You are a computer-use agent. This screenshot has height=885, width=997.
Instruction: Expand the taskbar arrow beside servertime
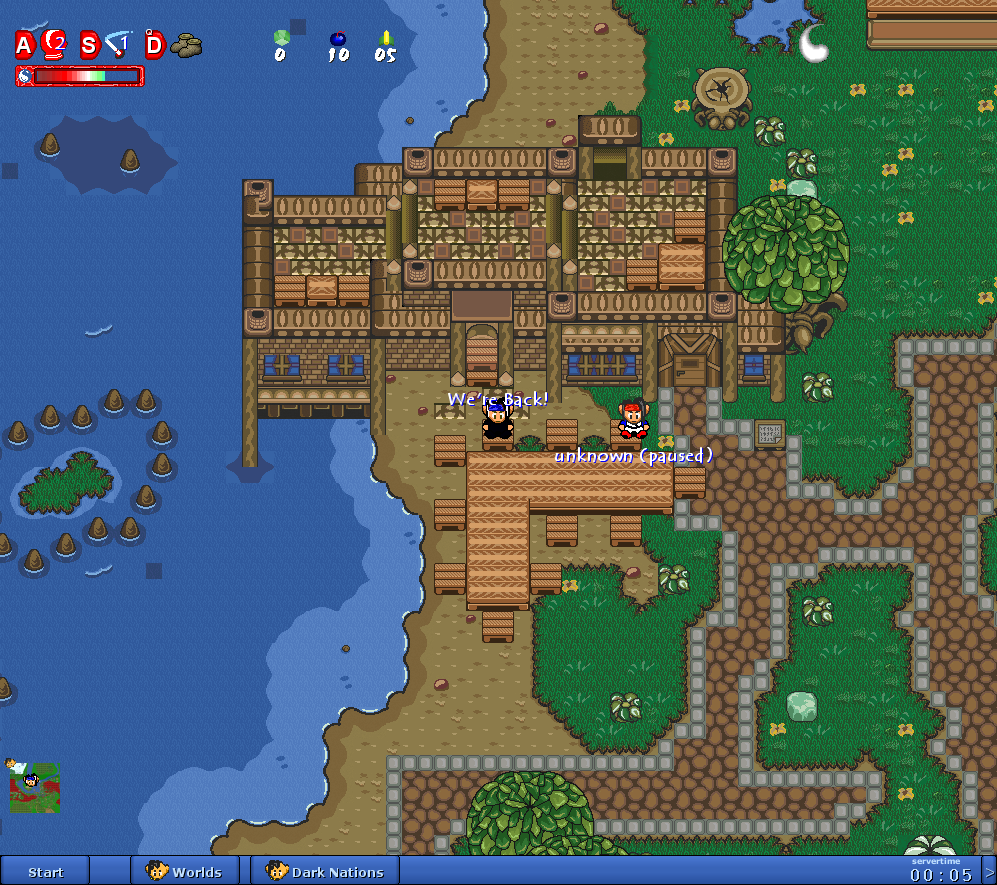pos(989,871)
